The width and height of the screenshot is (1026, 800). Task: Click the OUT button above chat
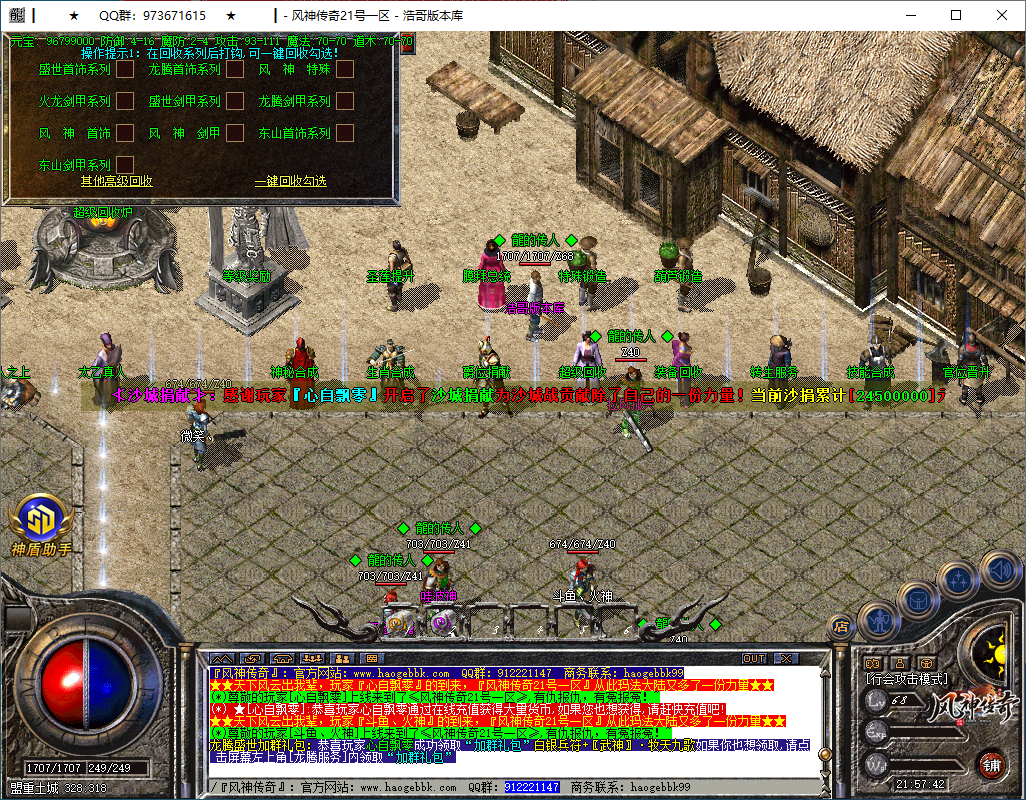[x=754, y=658]
